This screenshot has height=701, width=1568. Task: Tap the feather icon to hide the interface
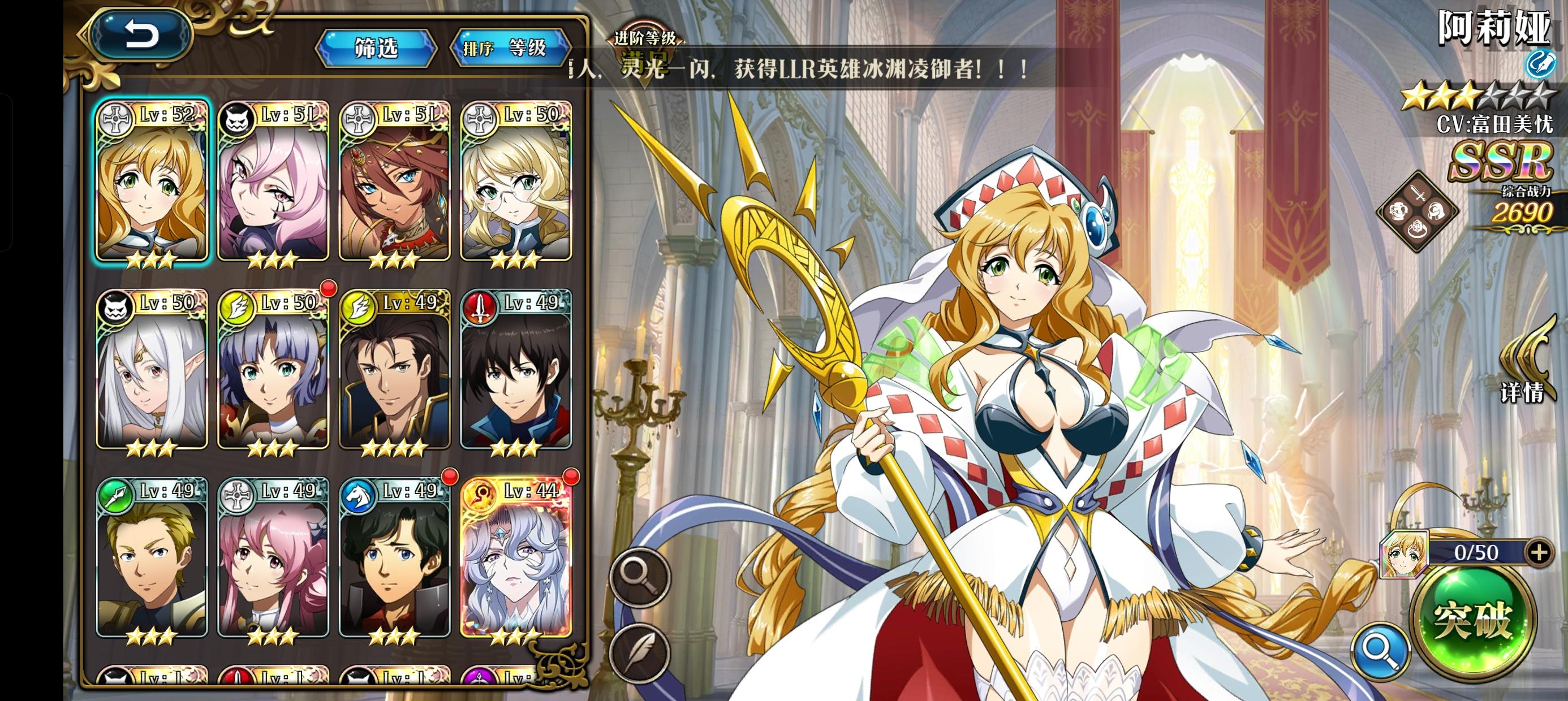coord(639,654)
